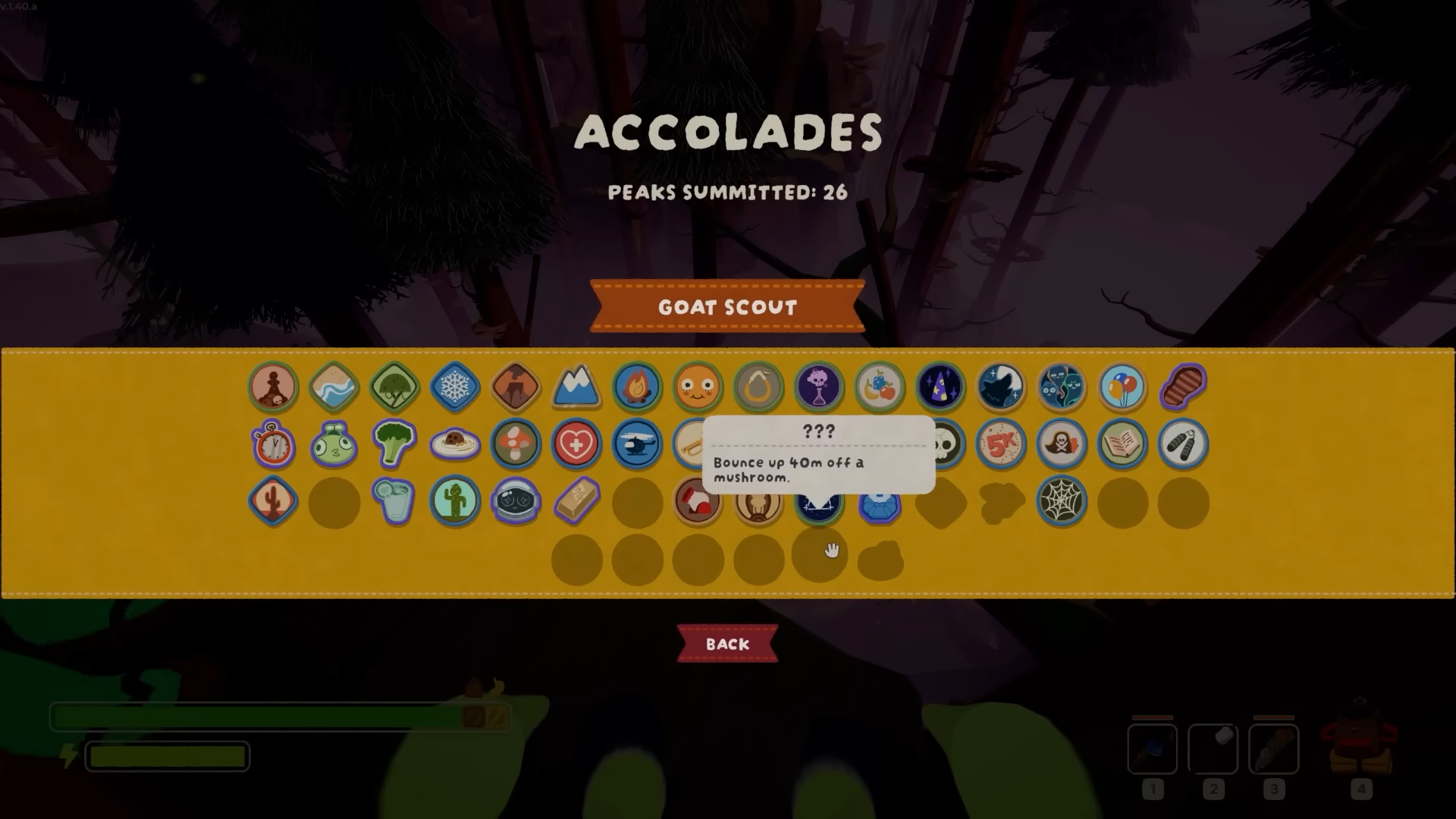The width and height of the screenshot is (1456, 819).
Task: Select the wizard hat badge
Action: click(940, 388)
